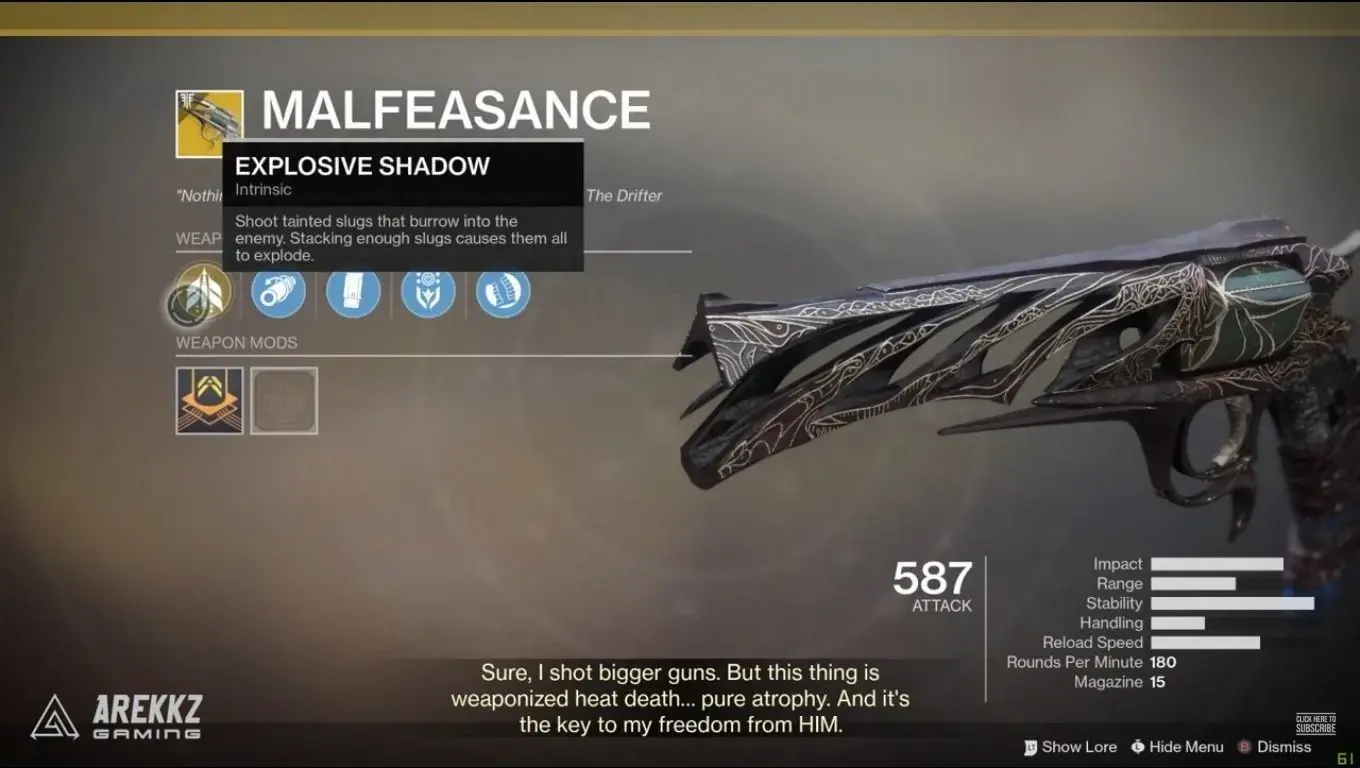Screen dimensions: 1360x768
Task: Open the magazine perk details
Action: (352, 292)
